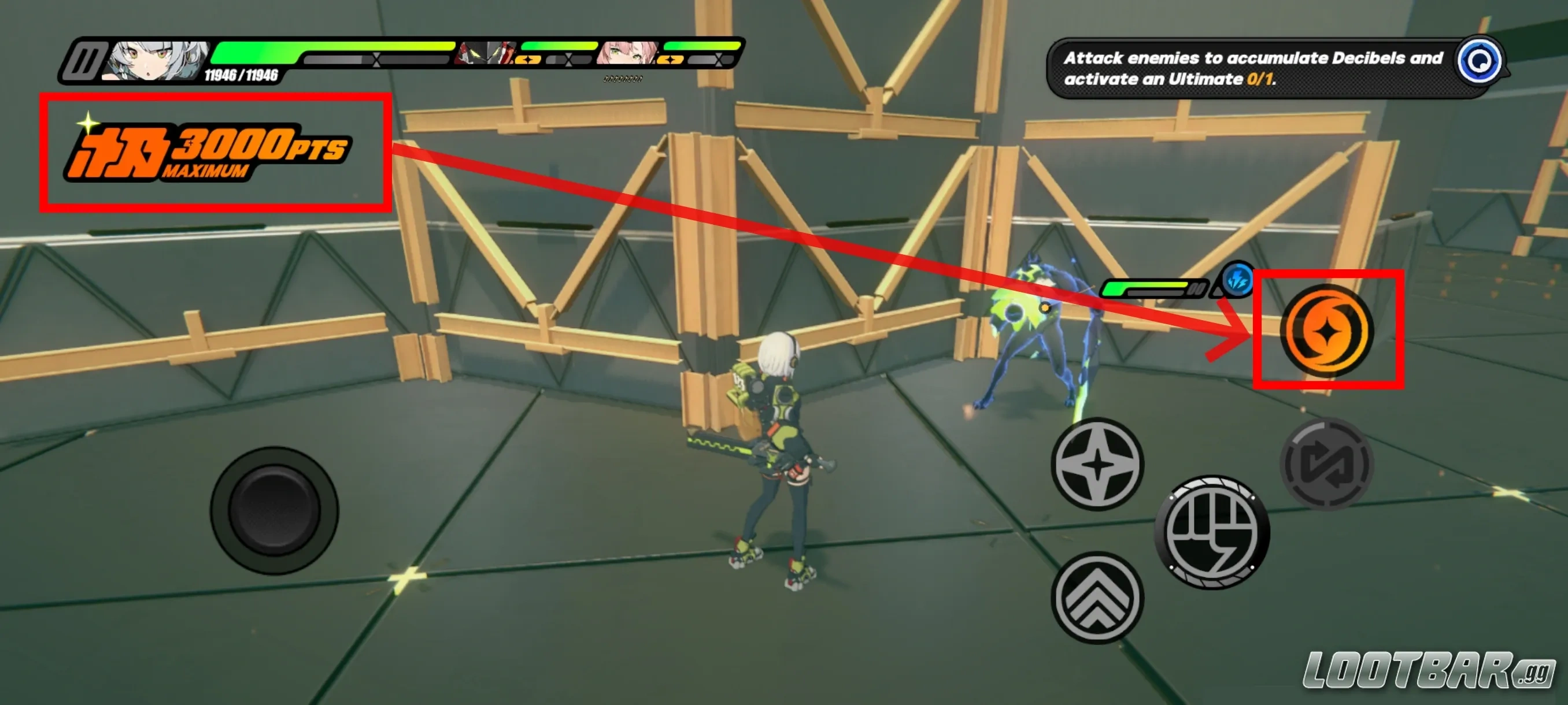The width and height of the screenshot is (1568, 705).
Task: Hit the swap-arrows character switch button
Action: (x=1327, y=464)
